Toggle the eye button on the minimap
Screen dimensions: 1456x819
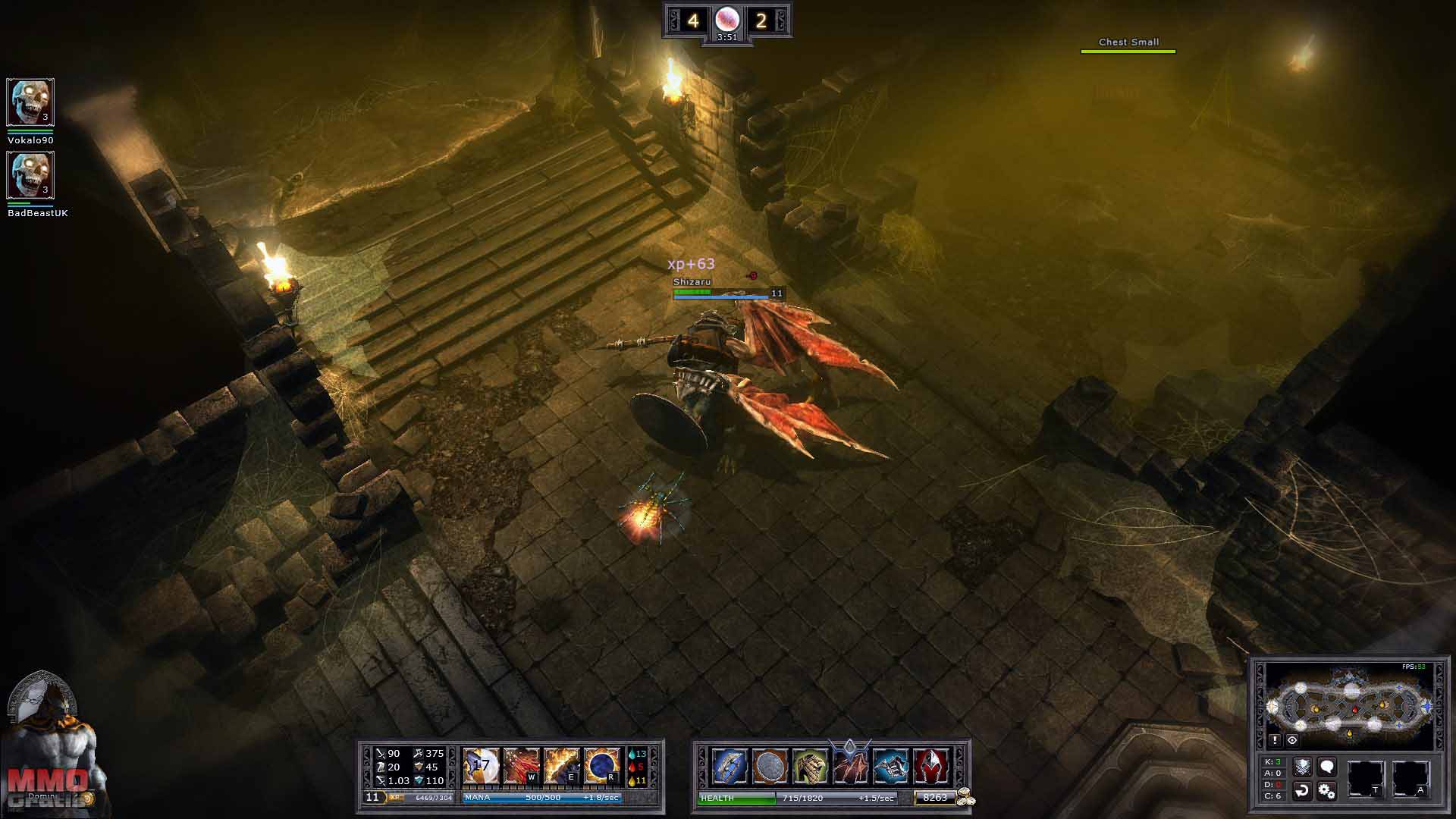pos(1292,740)
